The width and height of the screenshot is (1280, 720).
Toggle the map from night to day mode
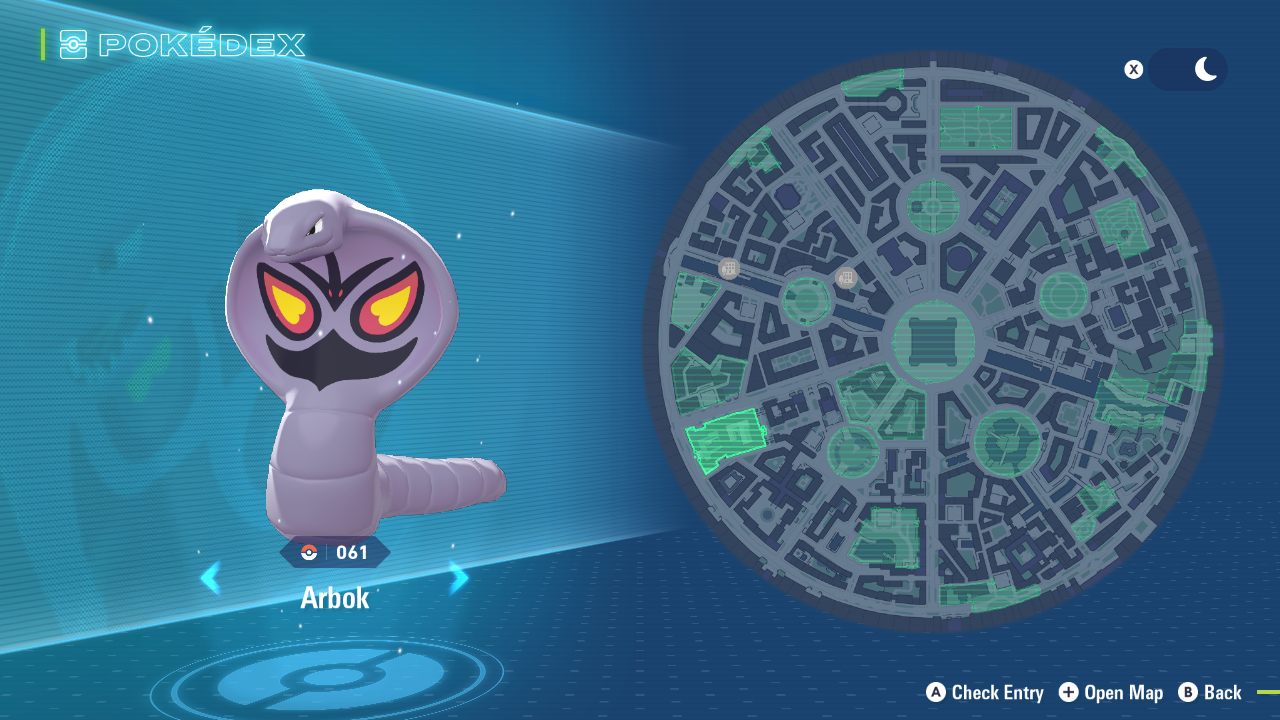coord(1188,69)
